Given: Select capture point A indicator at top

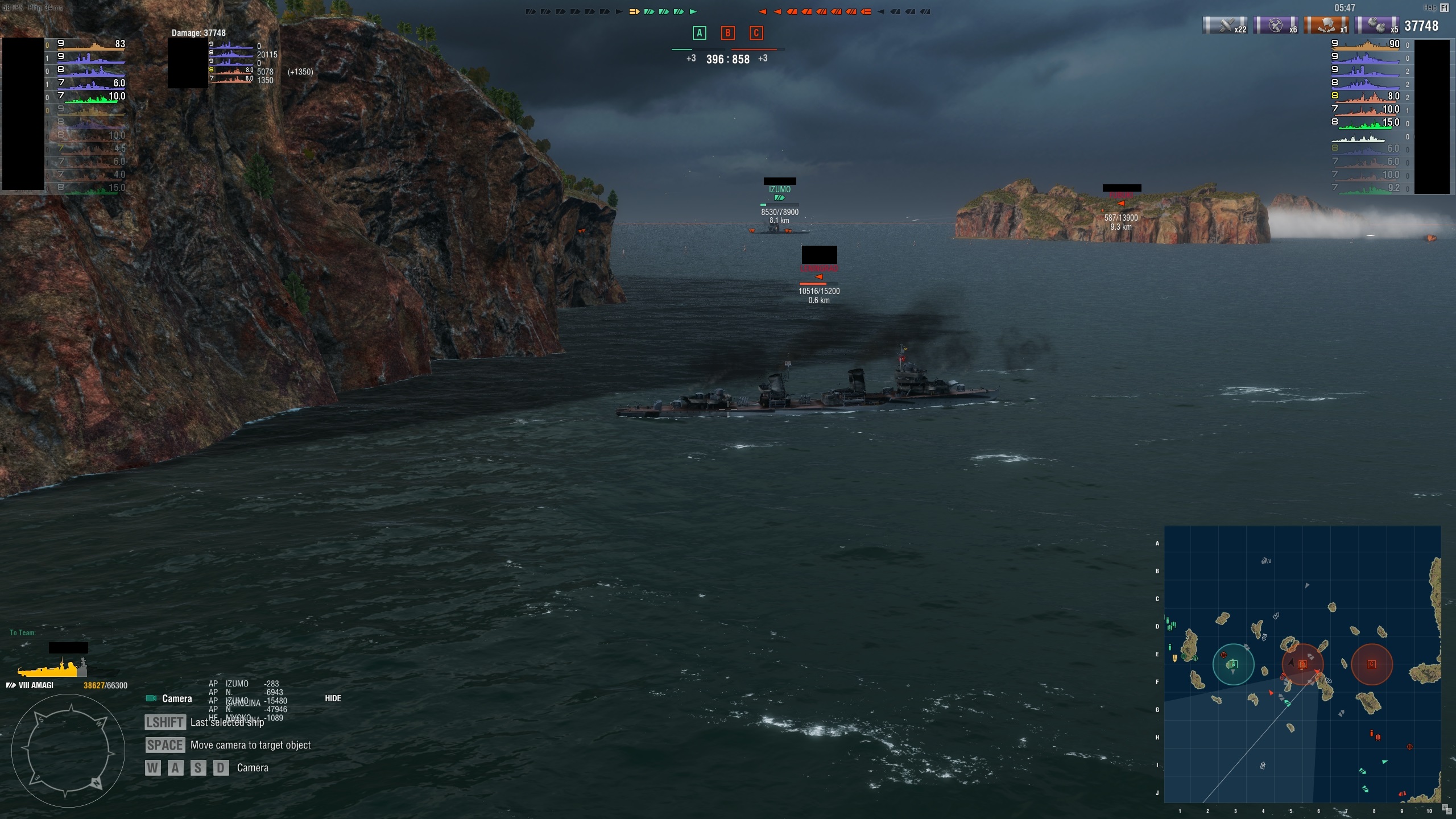Looking at the screenshot, I should 699,33.
